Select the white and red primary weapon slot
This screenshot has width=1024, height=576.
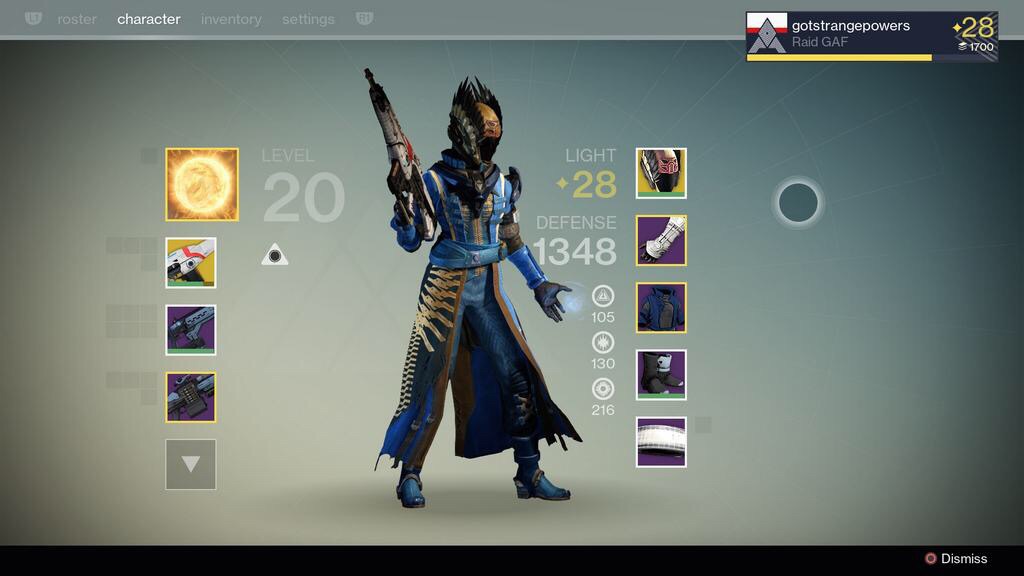click(x=191, y=263)
